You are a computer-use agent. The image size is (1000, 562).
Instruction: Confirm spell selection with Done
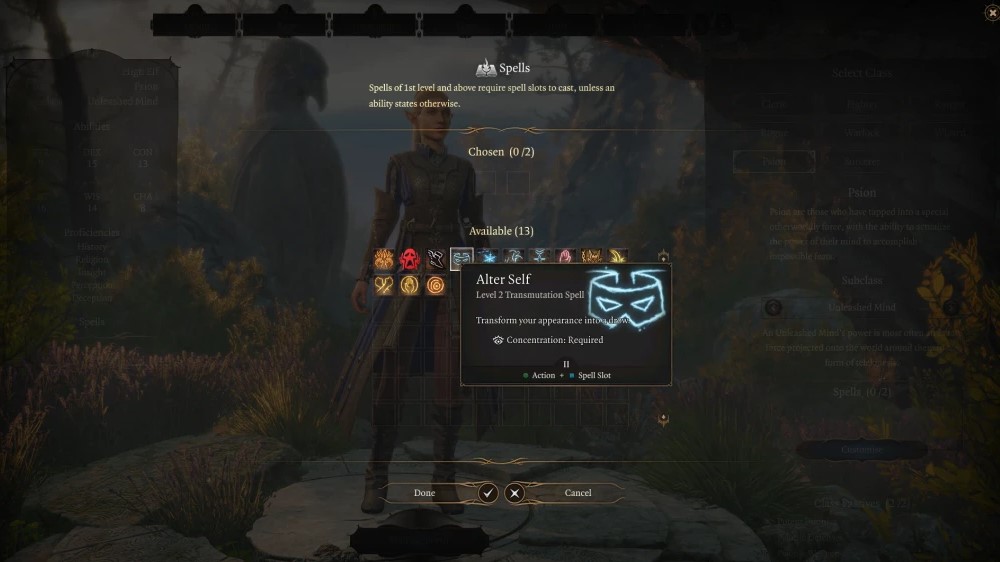[425, 493]
